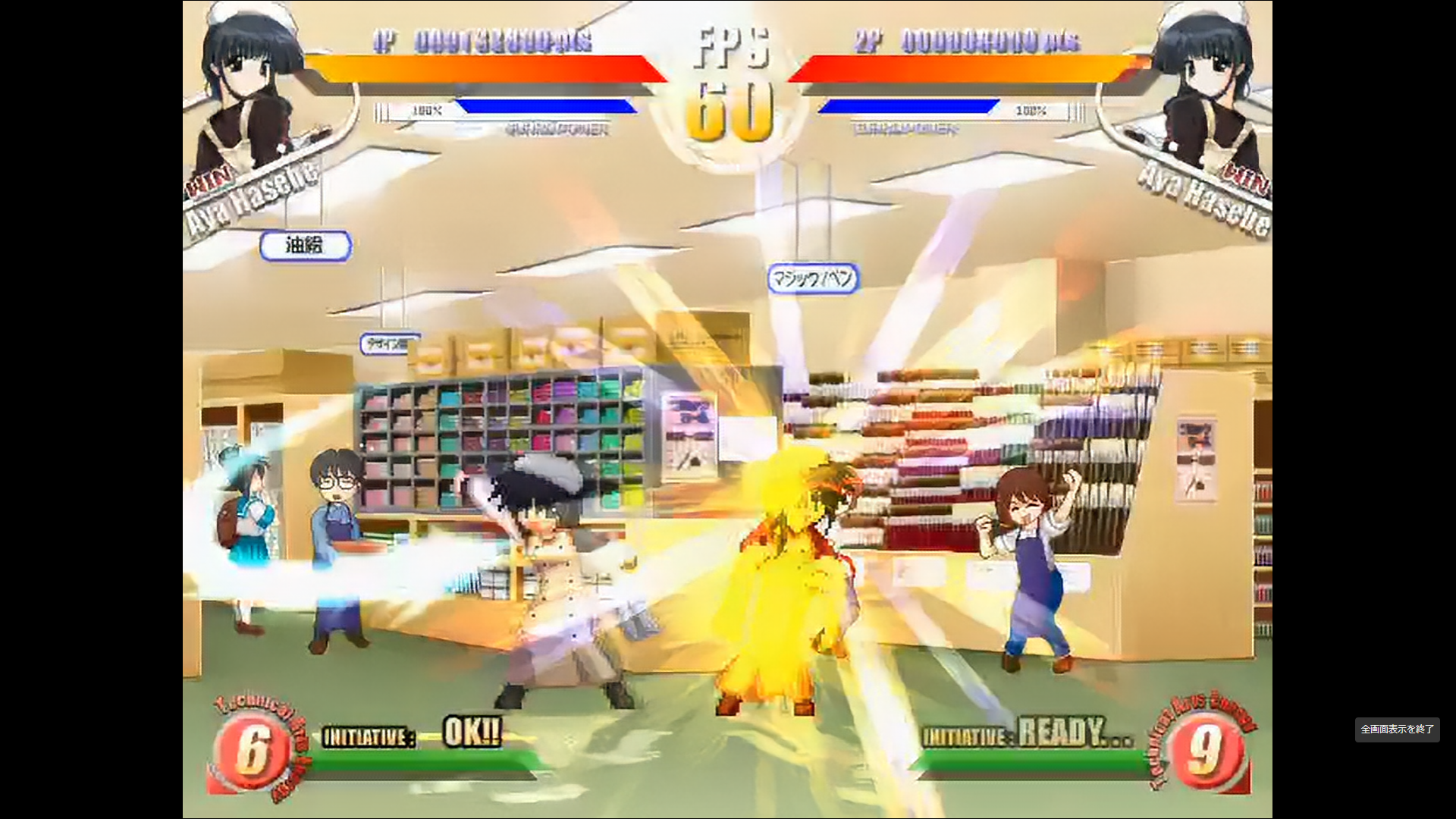This screenshot has height=819, width=1456.
Task: Click the 全画面表示を終了 exit fullscreen button
Action: click(x=1397, y=730)
